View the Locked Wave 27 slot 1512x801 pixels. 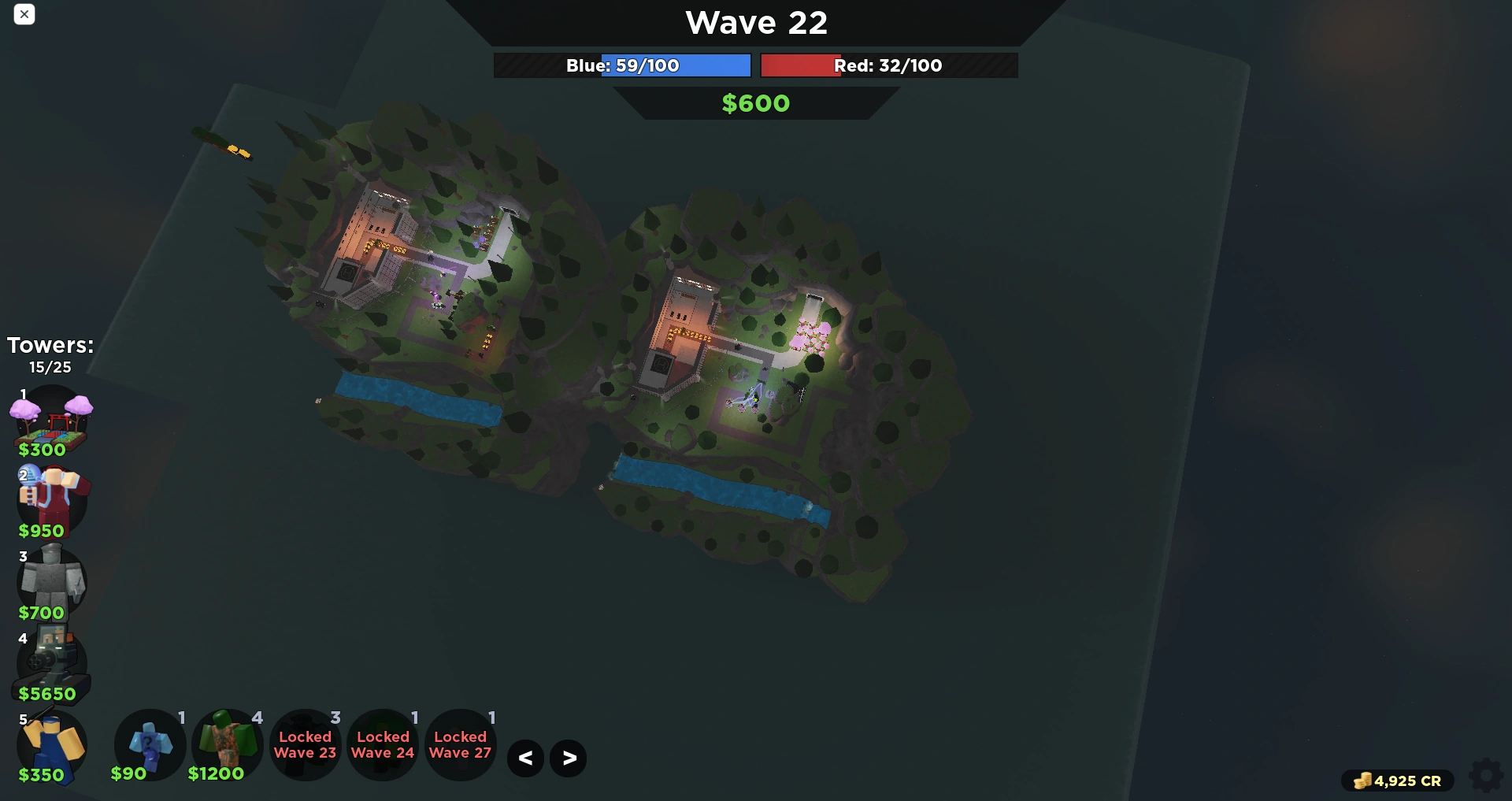(461, 744)
